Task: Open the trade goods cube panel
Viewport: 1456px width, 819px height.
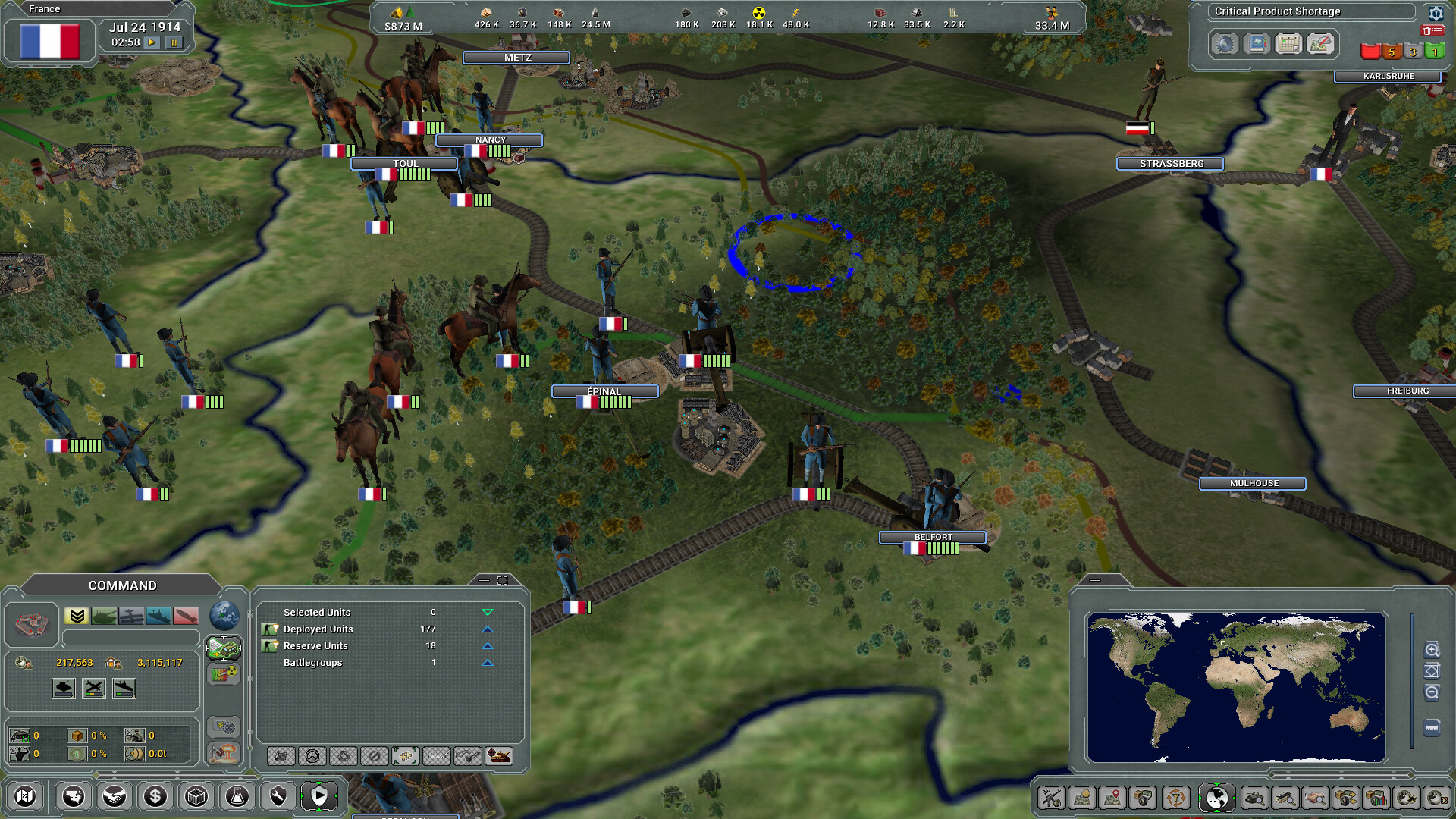Action: (x=195, y=796)
